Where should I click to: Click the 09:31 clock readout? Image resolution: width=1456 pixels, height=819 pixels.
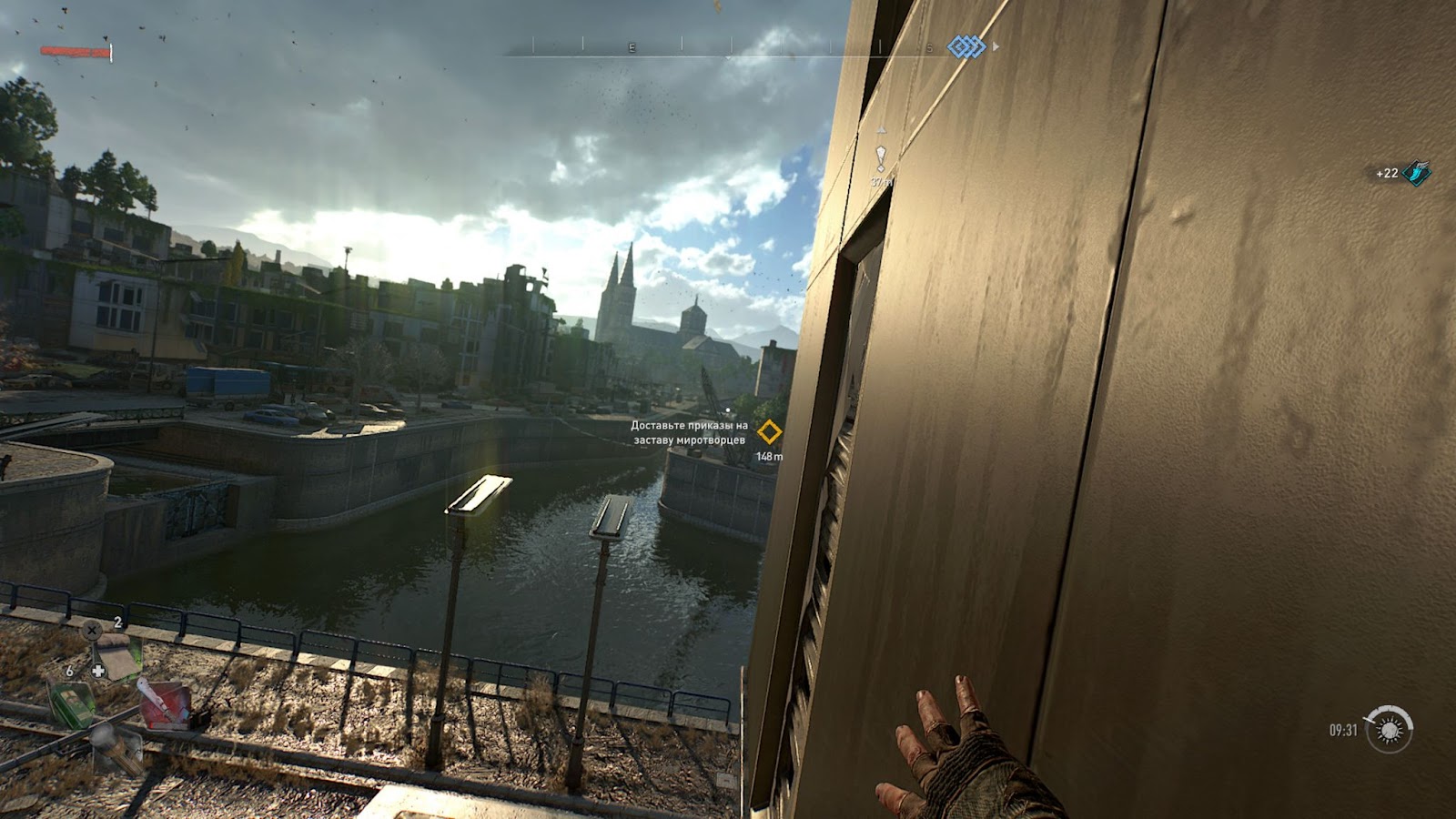tap(1343, 731)
